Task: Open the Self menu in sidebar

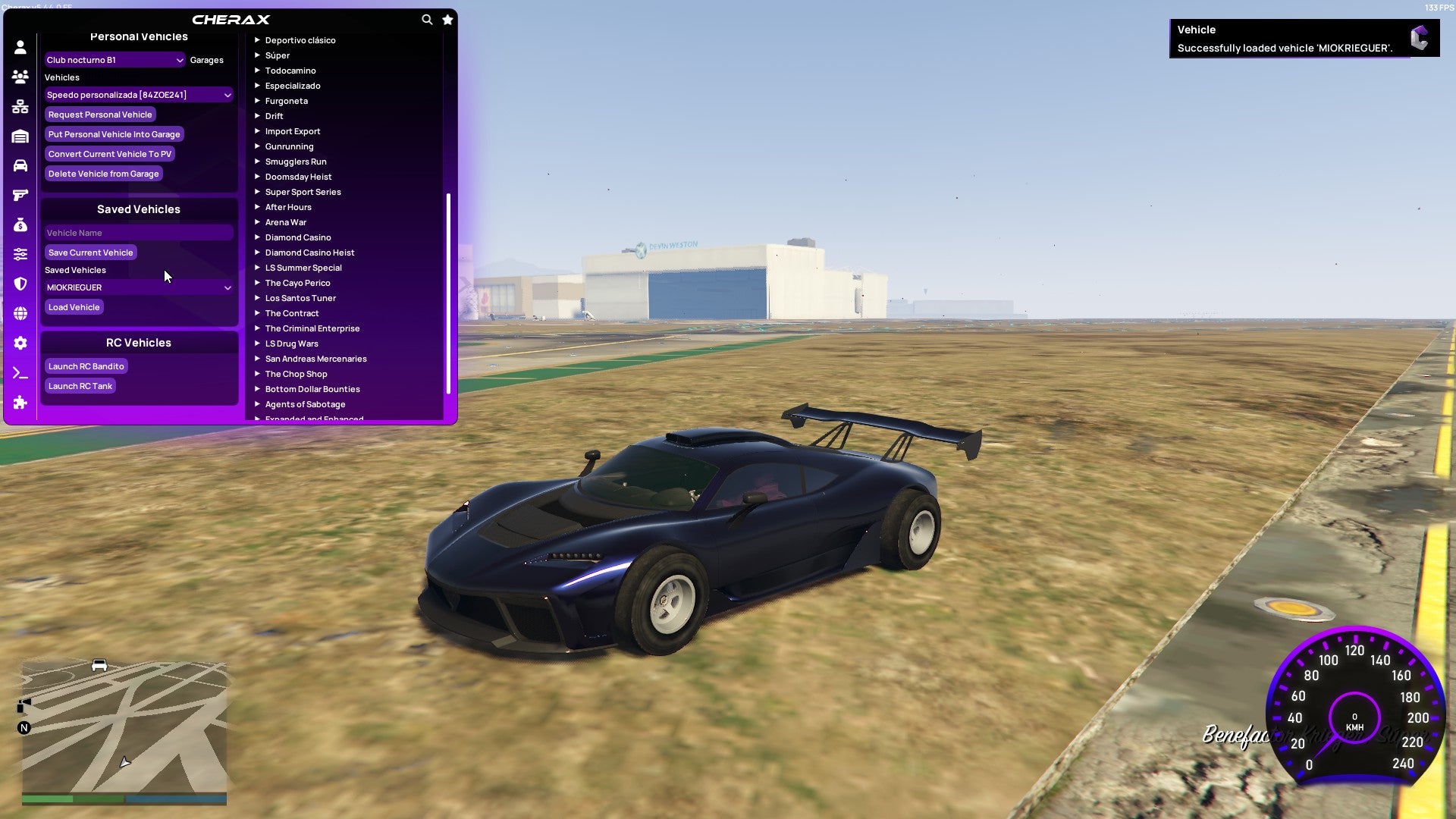Action: (20, 49)
